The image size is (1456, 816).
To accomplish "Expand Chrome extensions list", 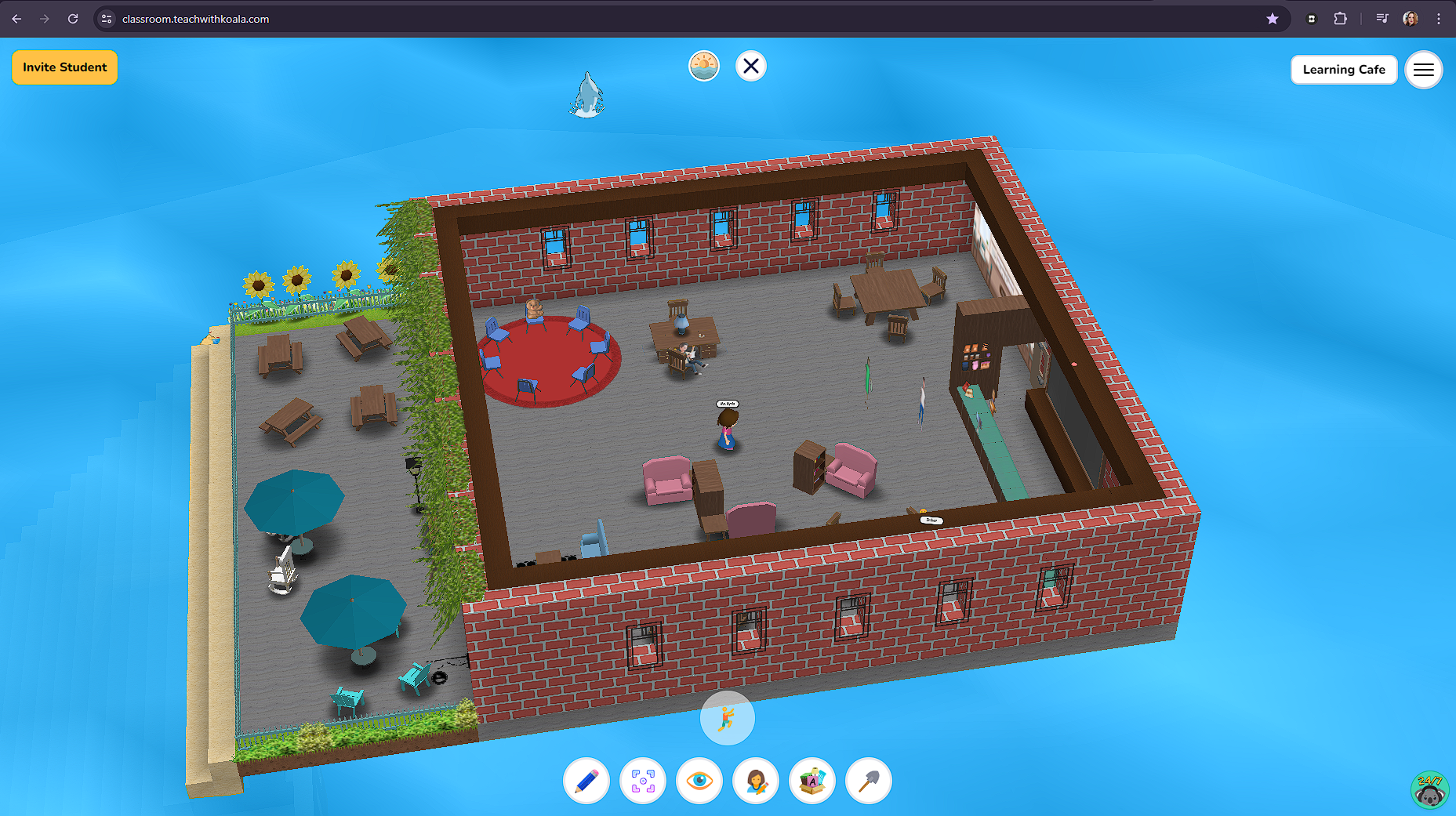I will [1342, 18].
